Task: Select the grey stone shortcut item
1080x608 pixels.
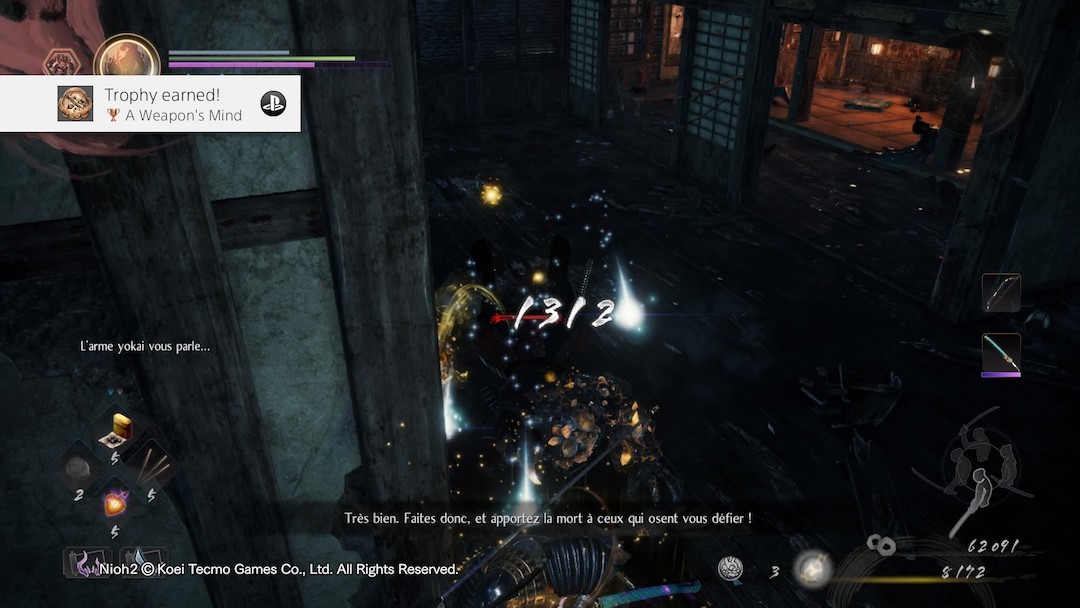Action: pos(77,470)
